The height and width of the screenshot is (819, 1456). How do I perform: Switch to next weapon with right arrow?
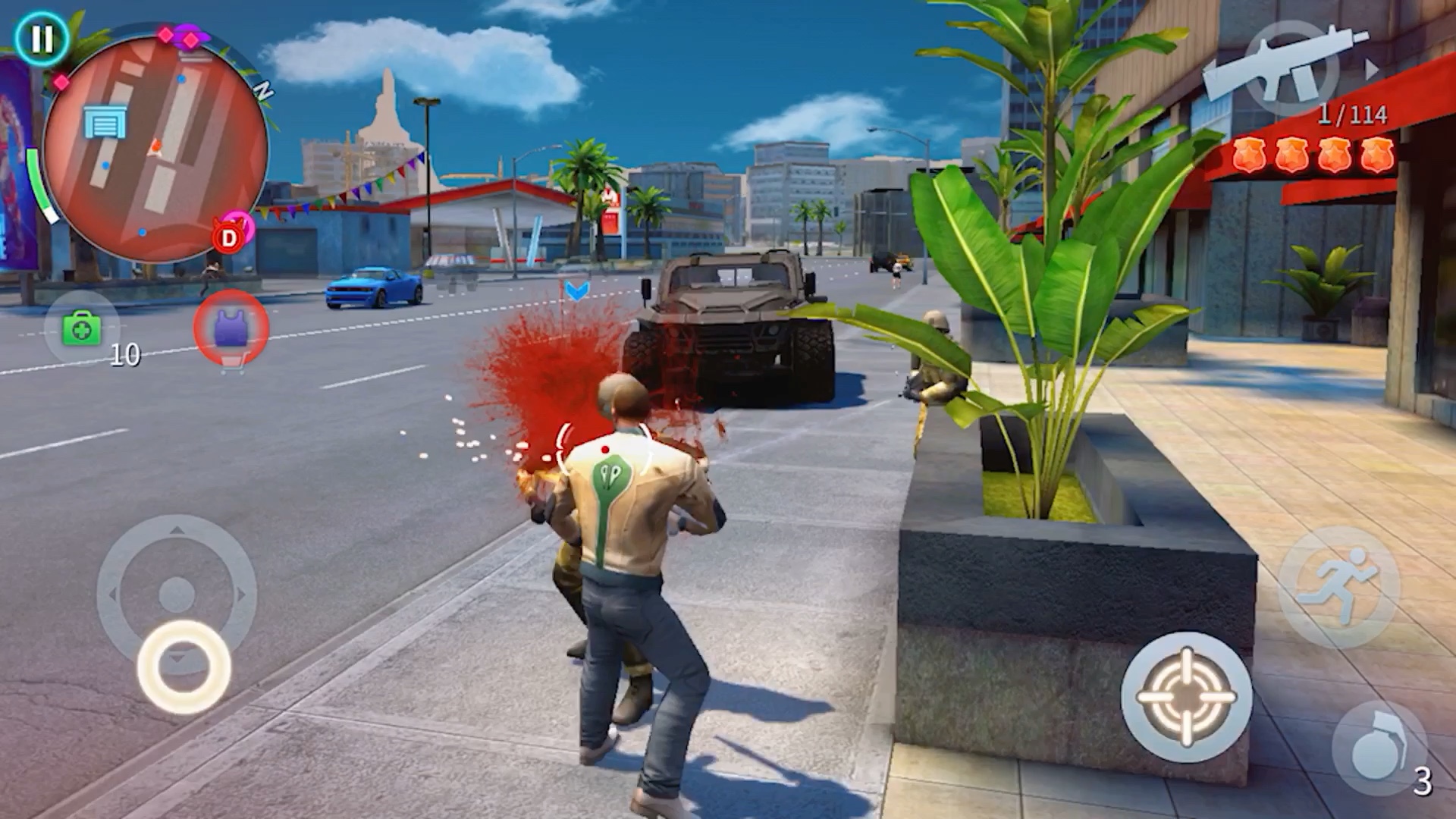coord(1372,70)
